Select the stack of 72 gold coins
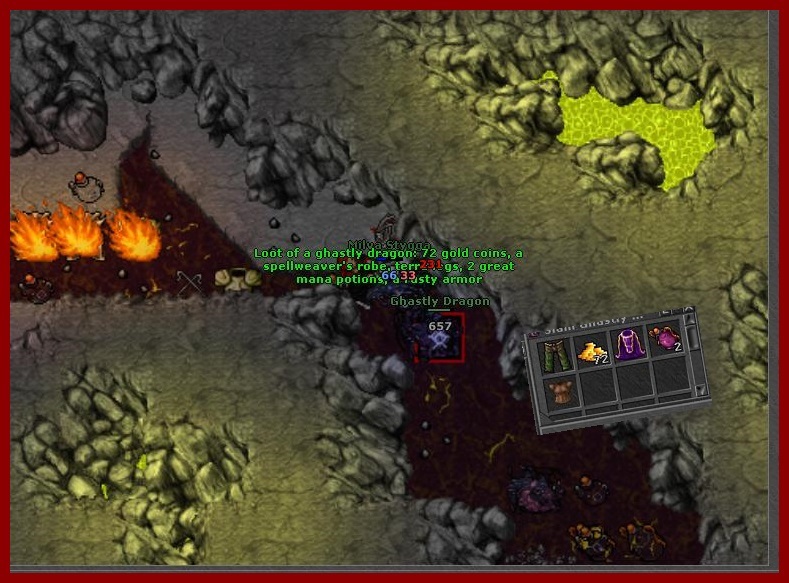The image size is (789, 583). (594, 352)
